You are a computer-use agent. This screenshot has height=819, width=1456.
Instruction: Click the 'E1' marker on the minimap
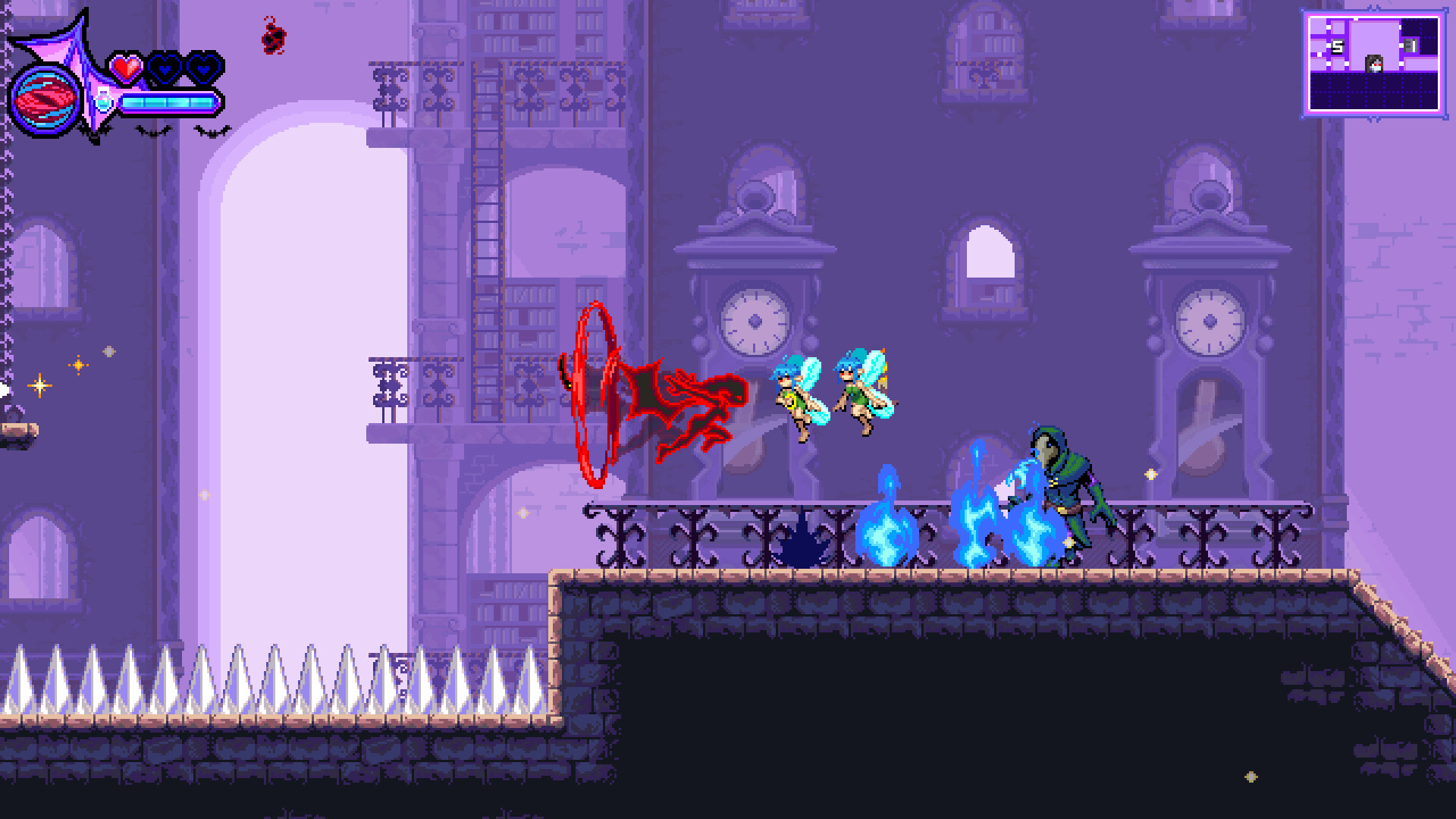[x=1410, y=45]
